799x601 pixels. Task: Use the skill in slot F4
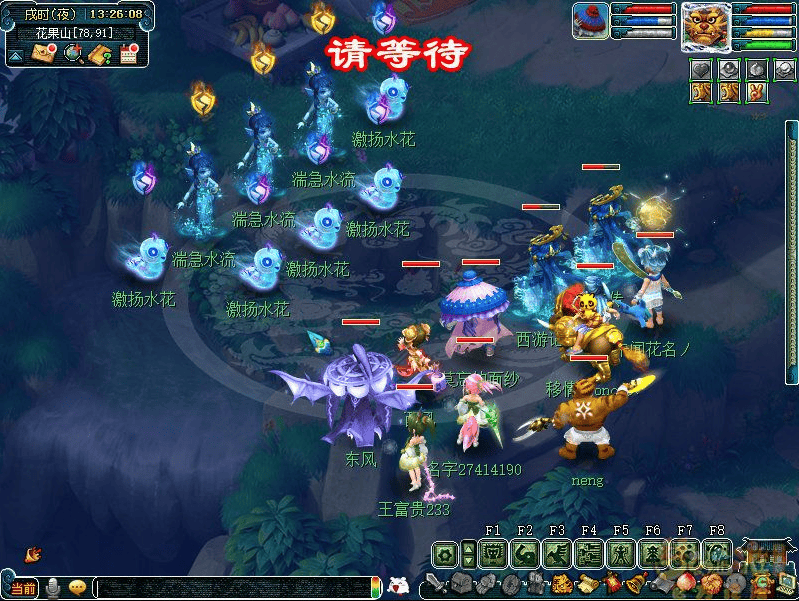[x=589, y=553]
